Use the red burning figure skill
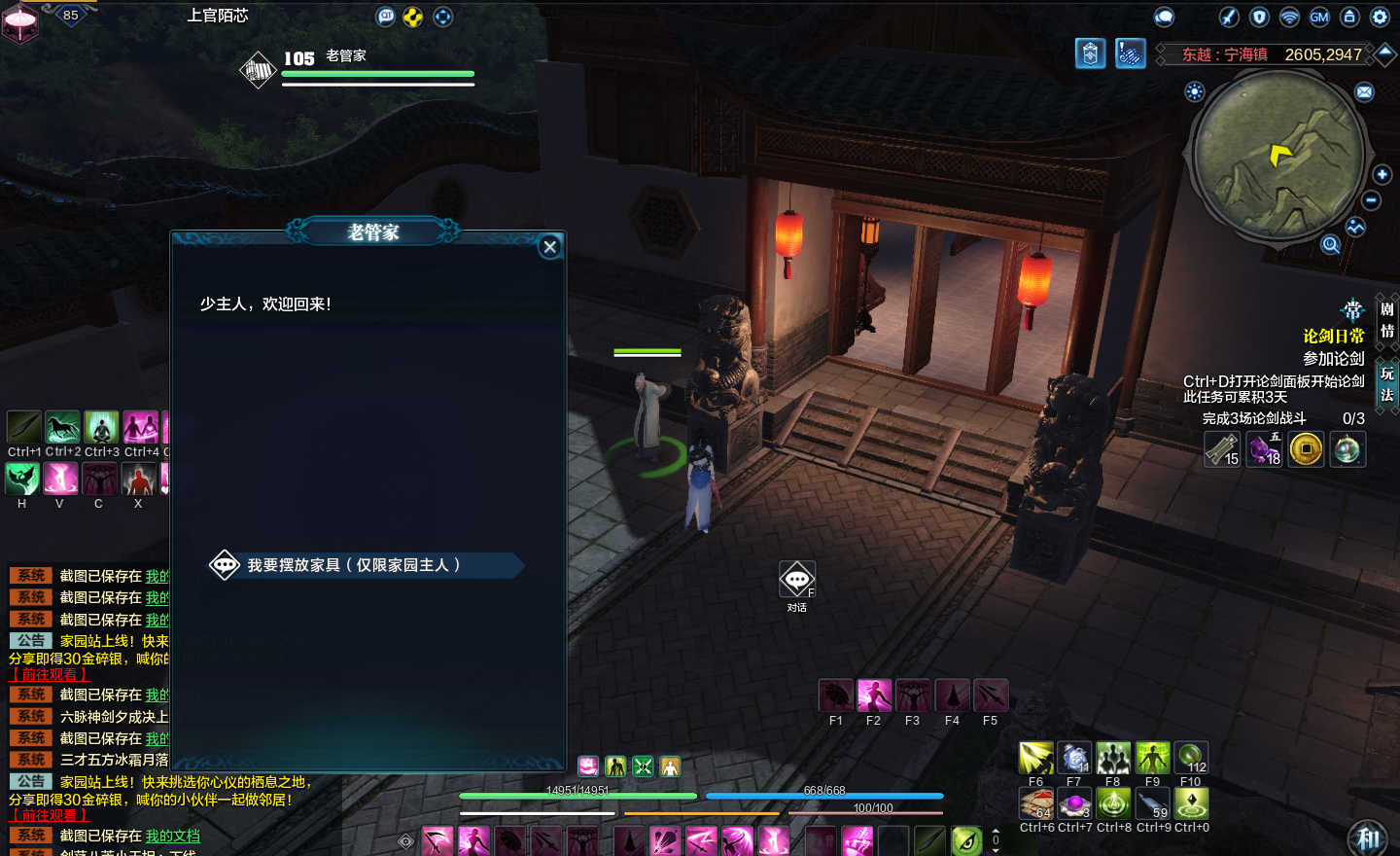The height and width of the screenshot is (856, 1400). pyautogui.click(x=138, y=479)
